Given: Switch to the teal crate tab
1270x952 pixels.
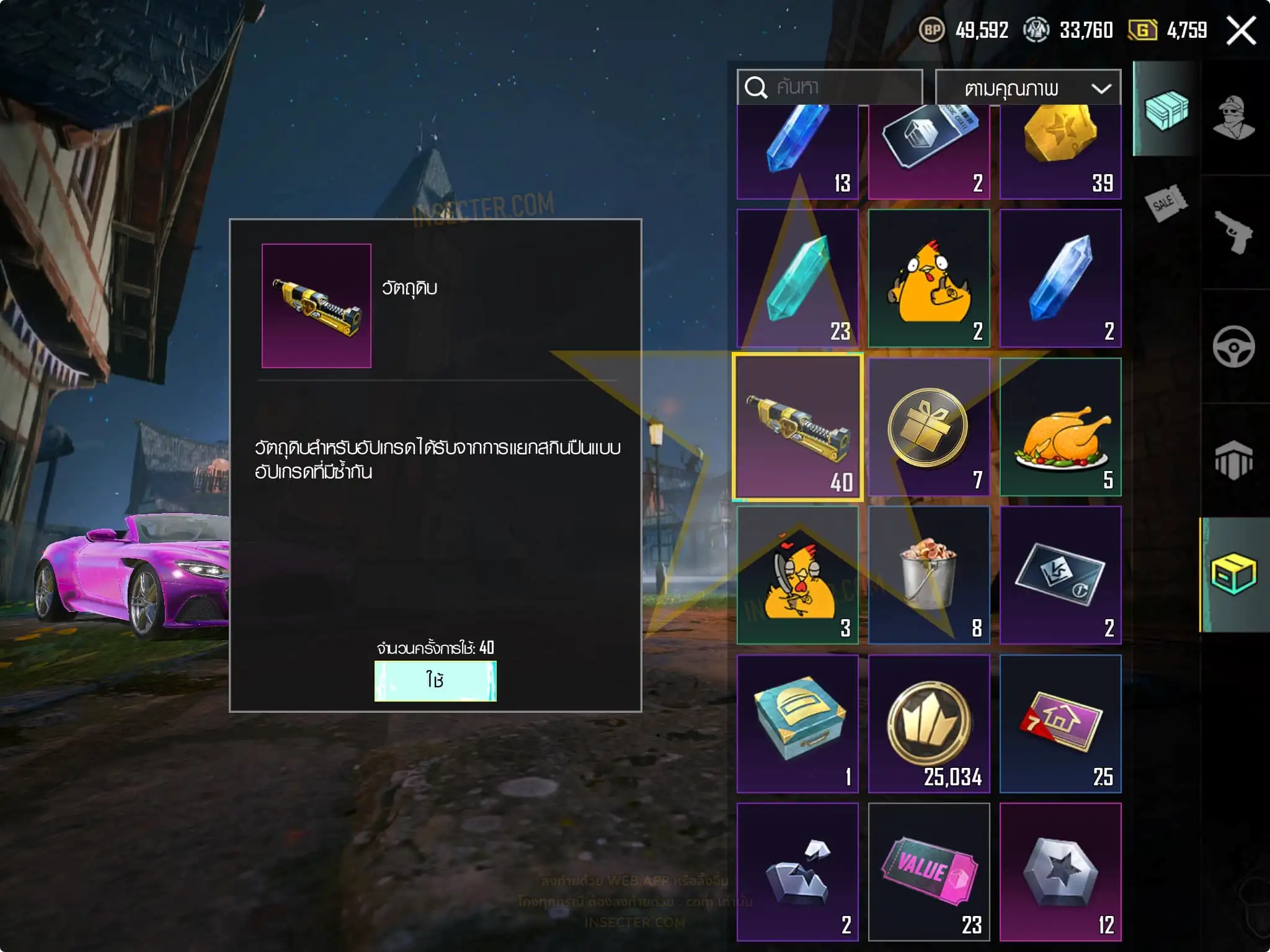Looking at the screenshot, I should [x=1166, y=110].
